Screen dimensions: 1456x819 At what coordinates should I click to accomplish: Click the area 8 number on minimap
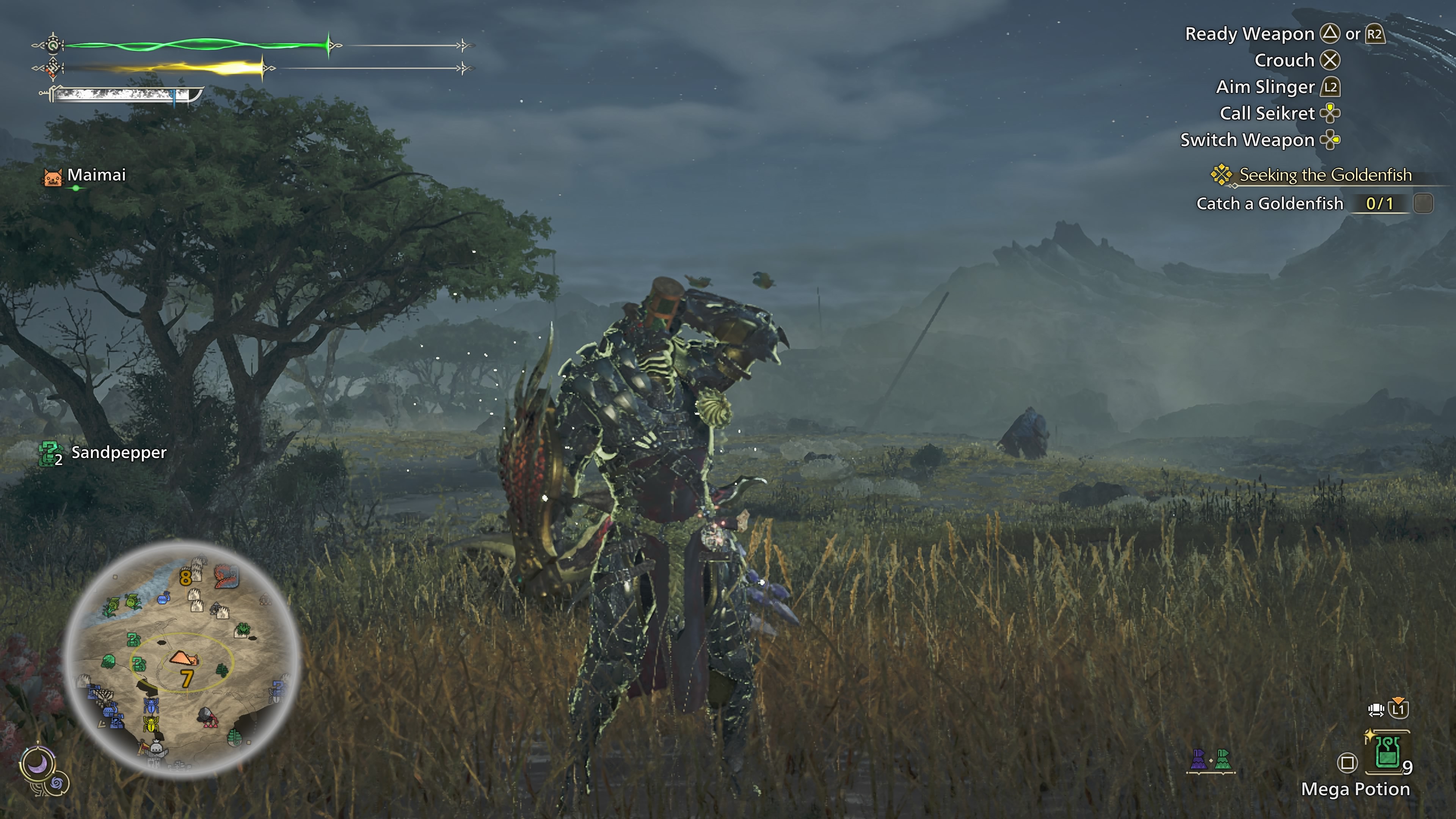[185, 577]
